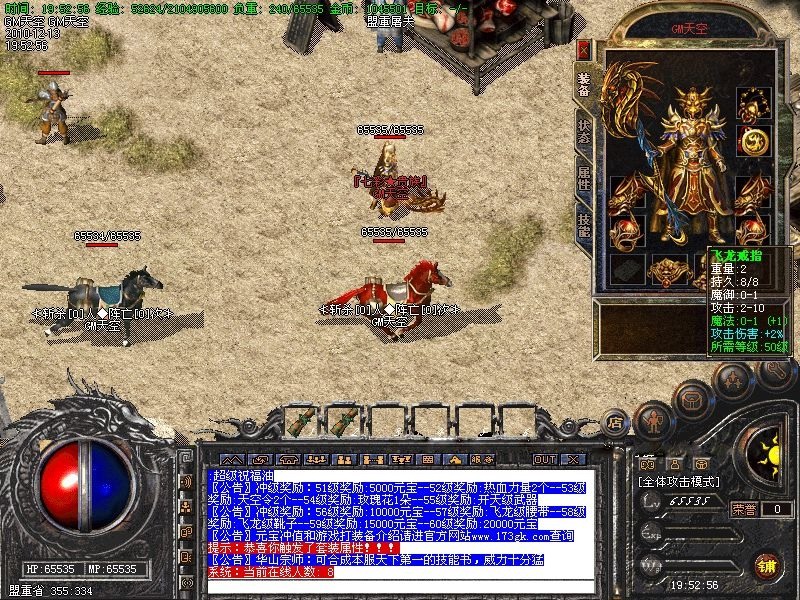Open the round backpack bag button
This screenshot has height=600, width=800.
coord(690,400)
